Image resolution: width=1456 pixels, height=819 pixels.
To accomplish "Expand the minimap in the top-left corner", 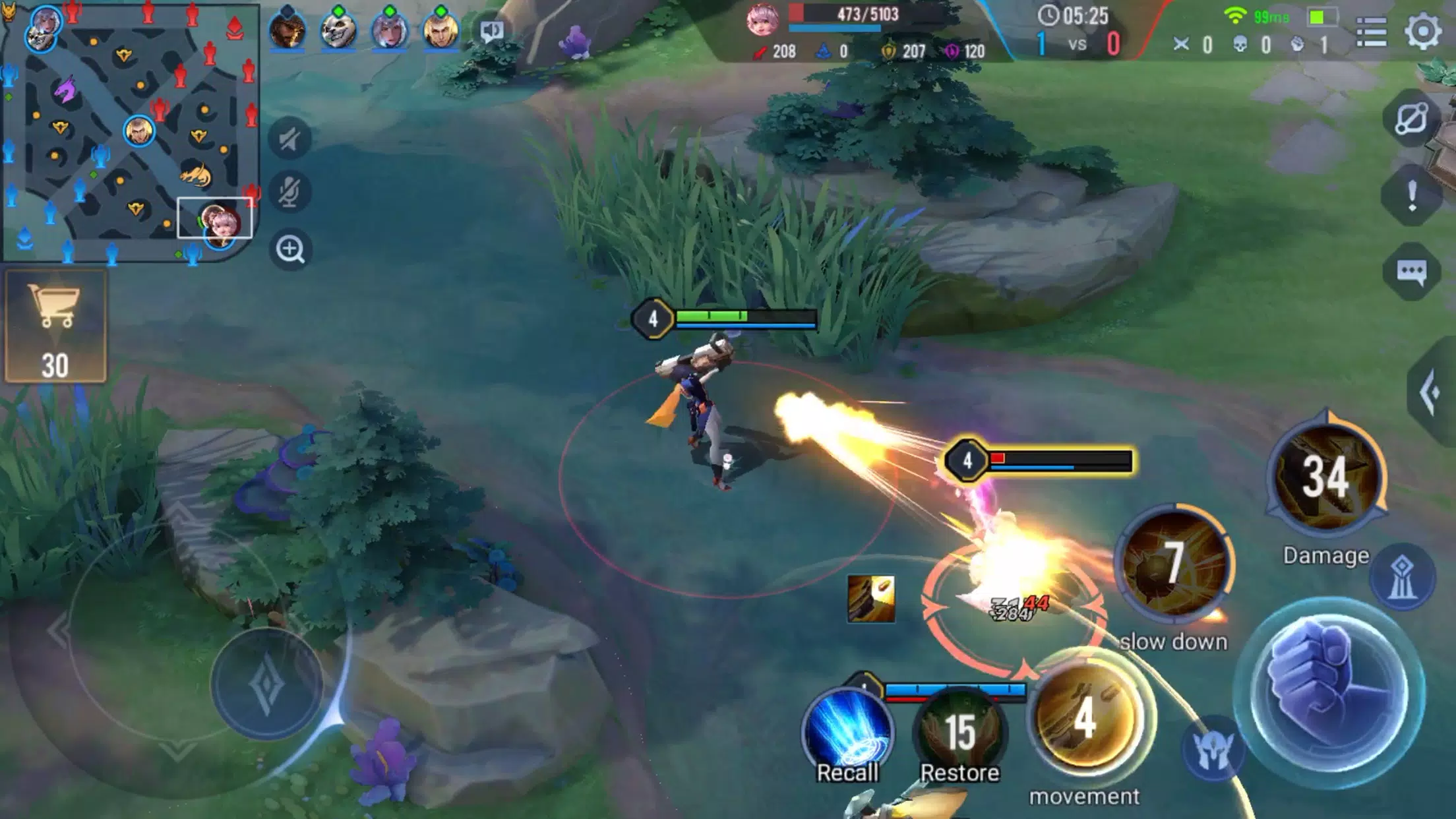I will pos(132,132).
